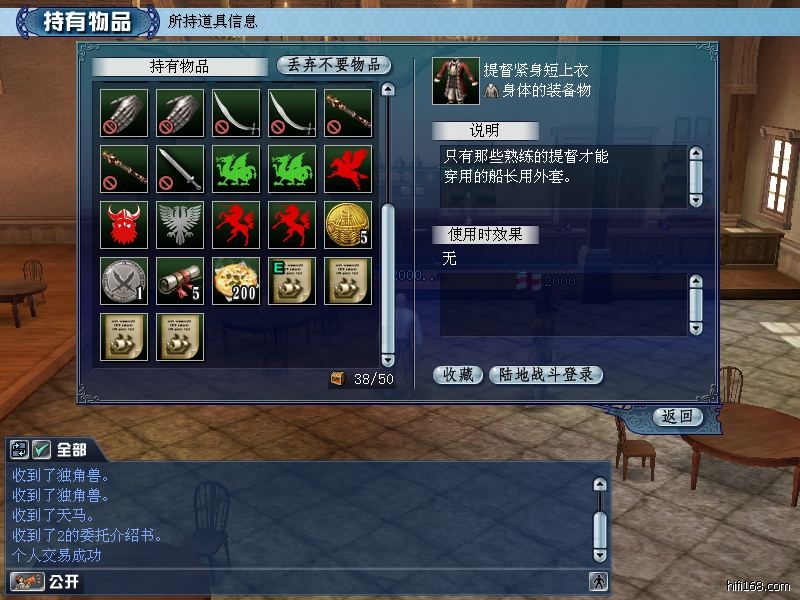This screenshot has width=800, height=600.
Task: Pick the red bearded horned-helmet crest
Action: (124, 225)
